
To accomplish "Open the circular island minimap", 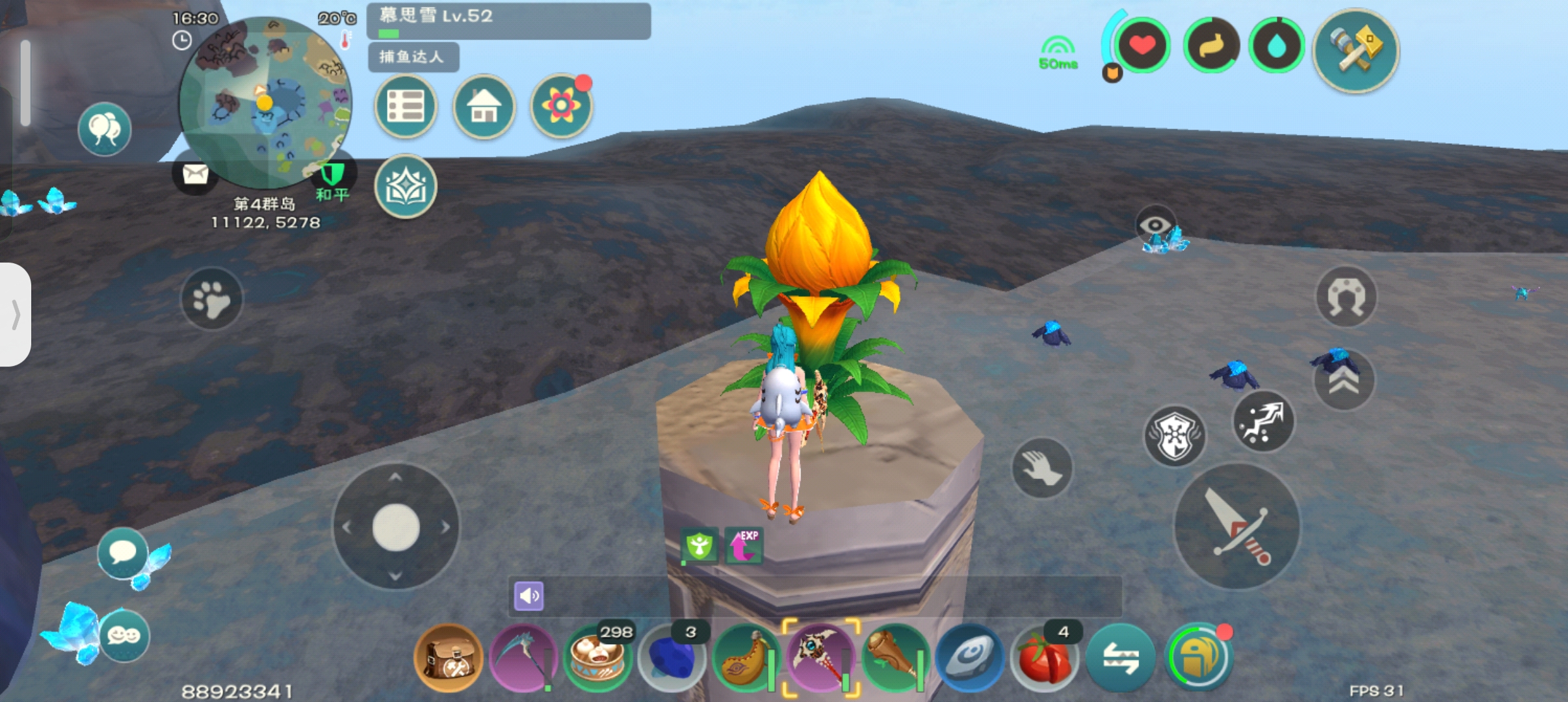I will (265, 103).
